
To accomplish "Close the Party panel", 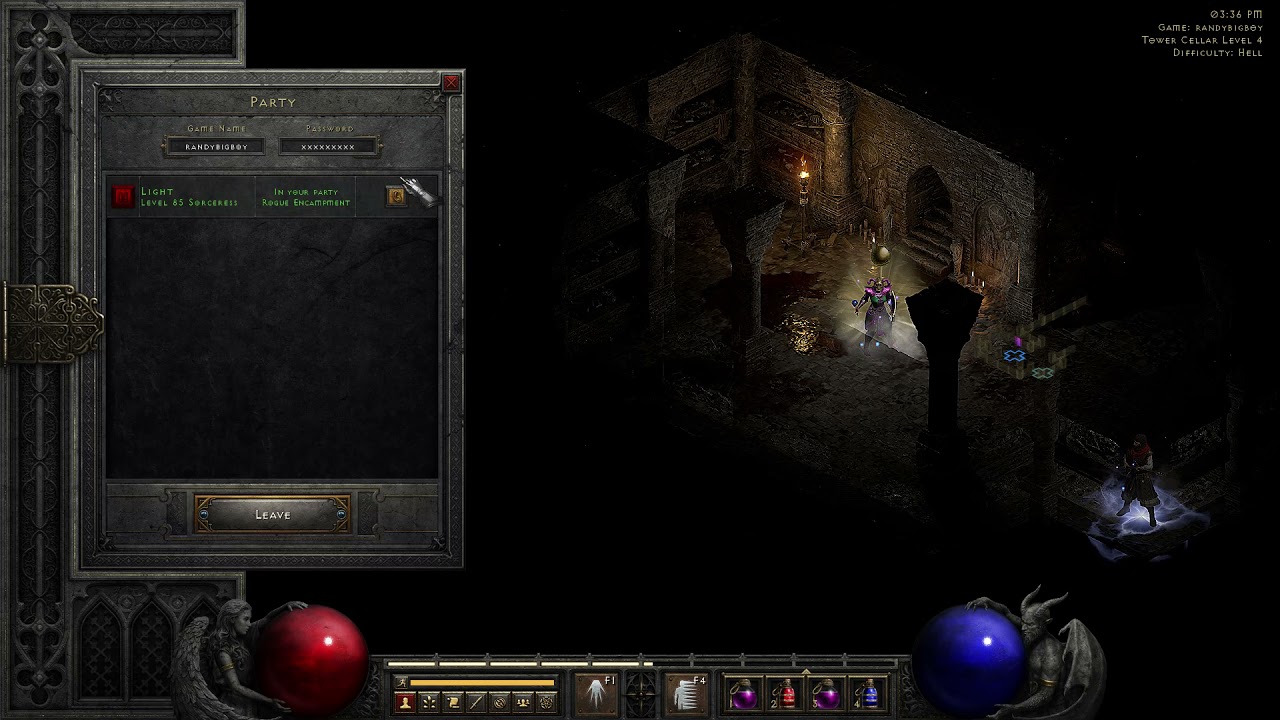I will (x=451, y=83).
